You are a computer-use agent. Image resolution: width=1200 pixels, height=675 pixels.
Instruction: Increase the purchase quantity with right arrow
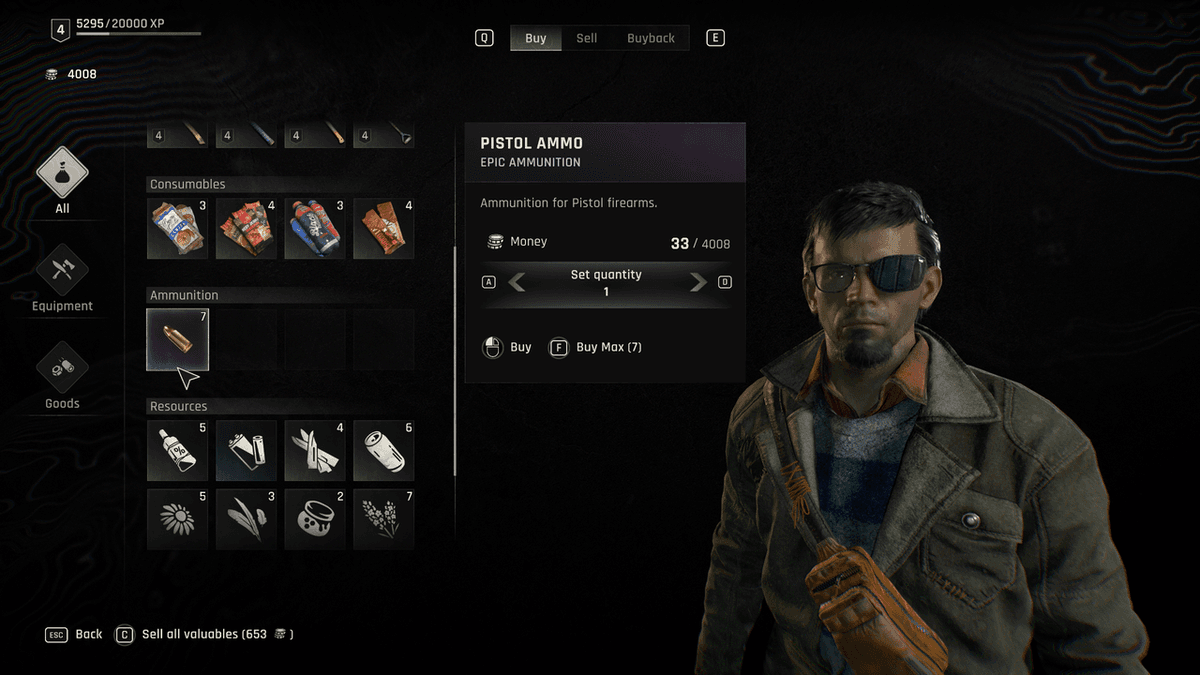[x=698, y=283]
